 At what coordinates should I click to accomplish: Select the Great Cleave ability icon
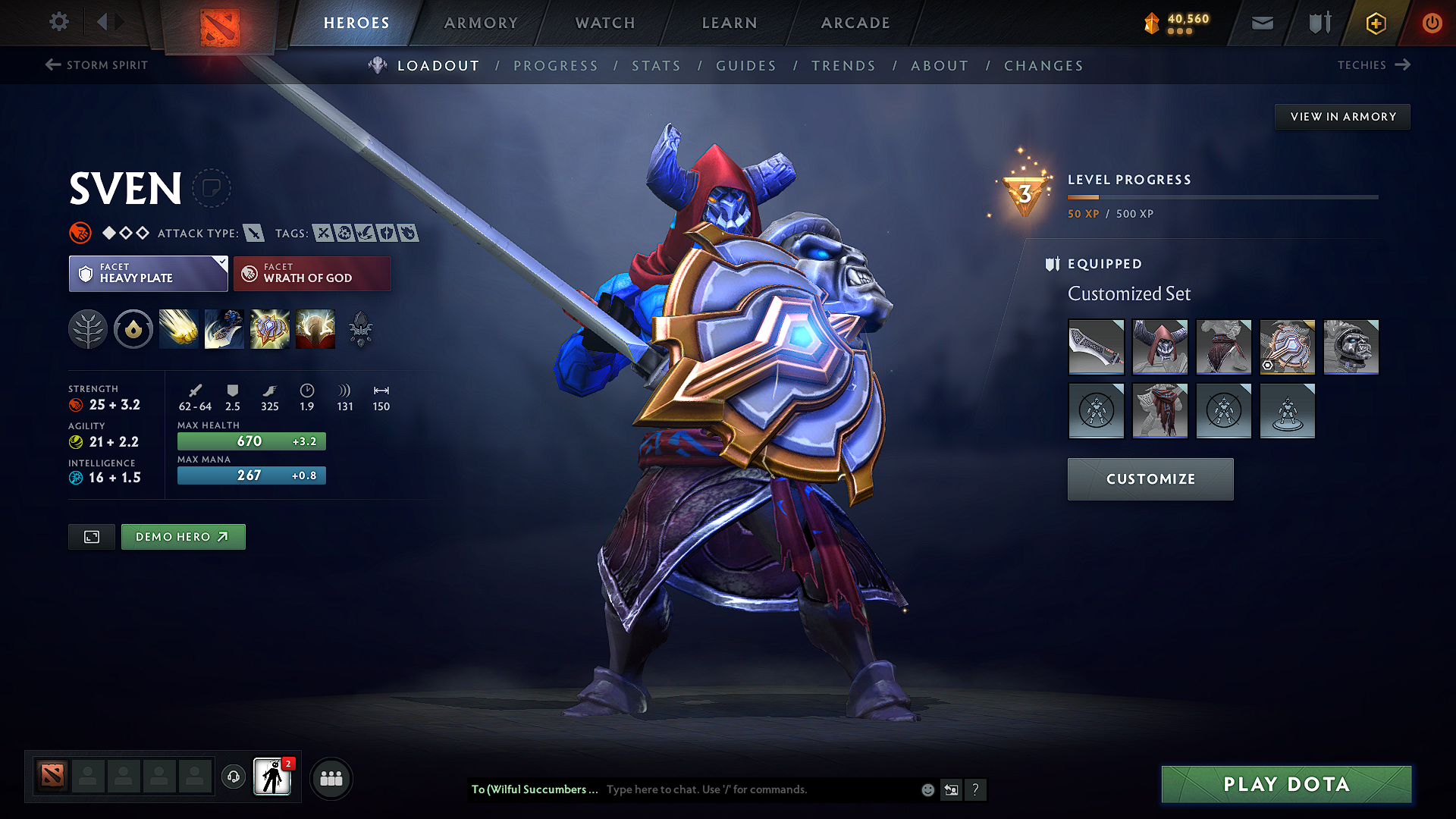pos(224,328)
